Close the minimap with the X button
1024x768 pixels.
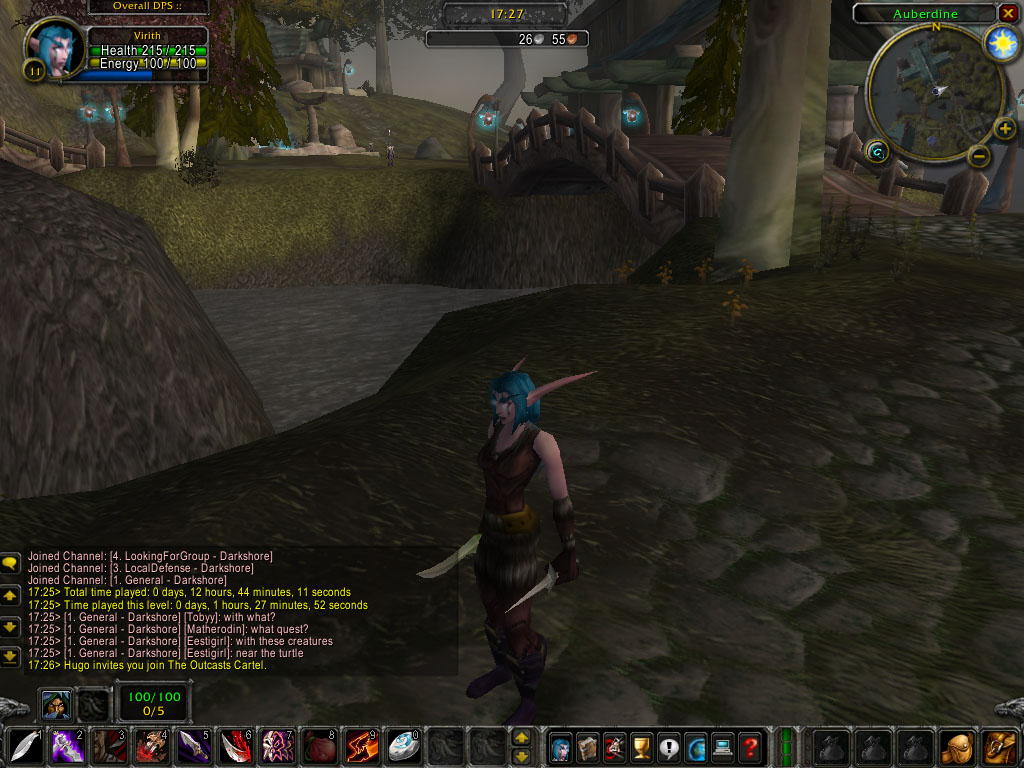(1007, 13)
